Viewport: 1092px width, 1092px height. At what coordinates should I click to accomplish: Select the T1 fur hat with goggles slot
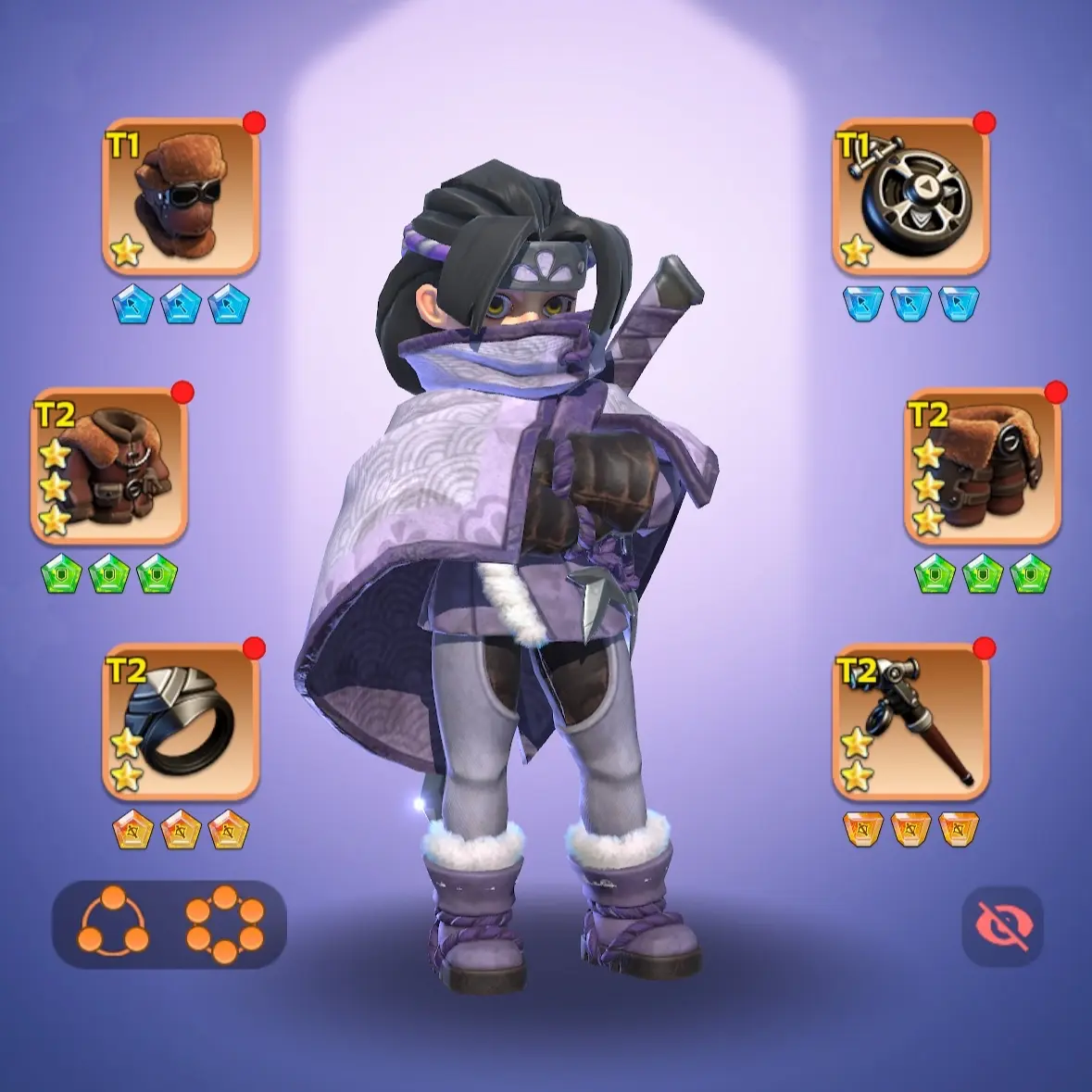(181, 197)
